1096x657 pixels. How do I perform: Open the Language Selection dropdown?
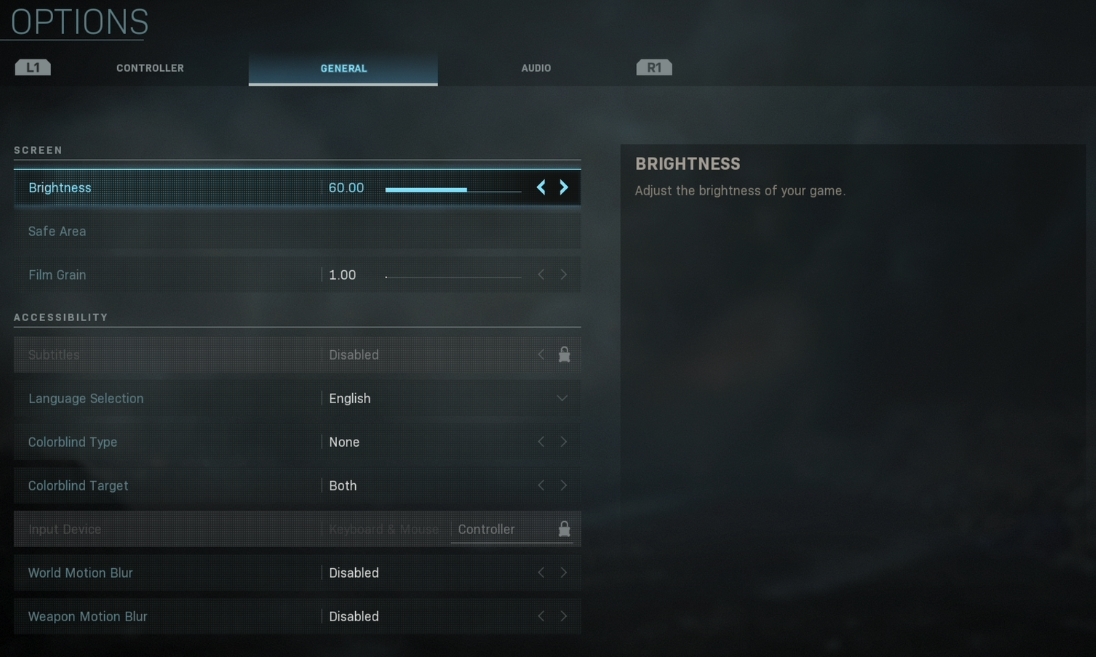[561, 398]
